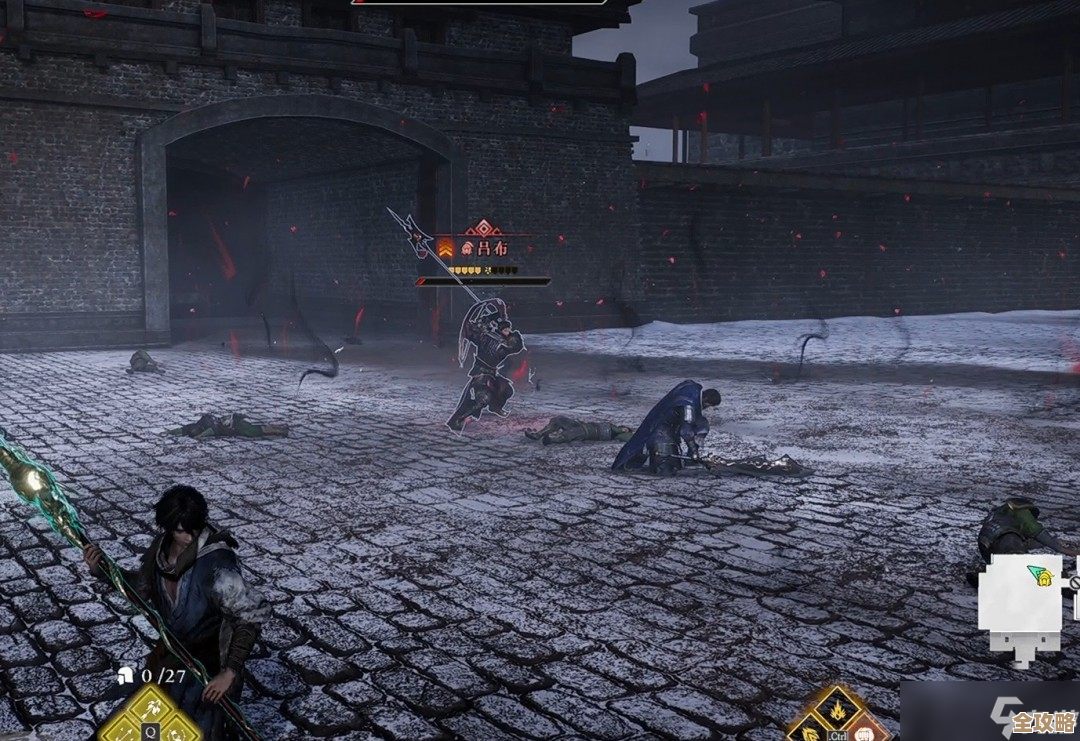This screenshot has height=741, width=1080.
Task: Select the left yellow crossed-arrows skill icon
Action: 122,733
